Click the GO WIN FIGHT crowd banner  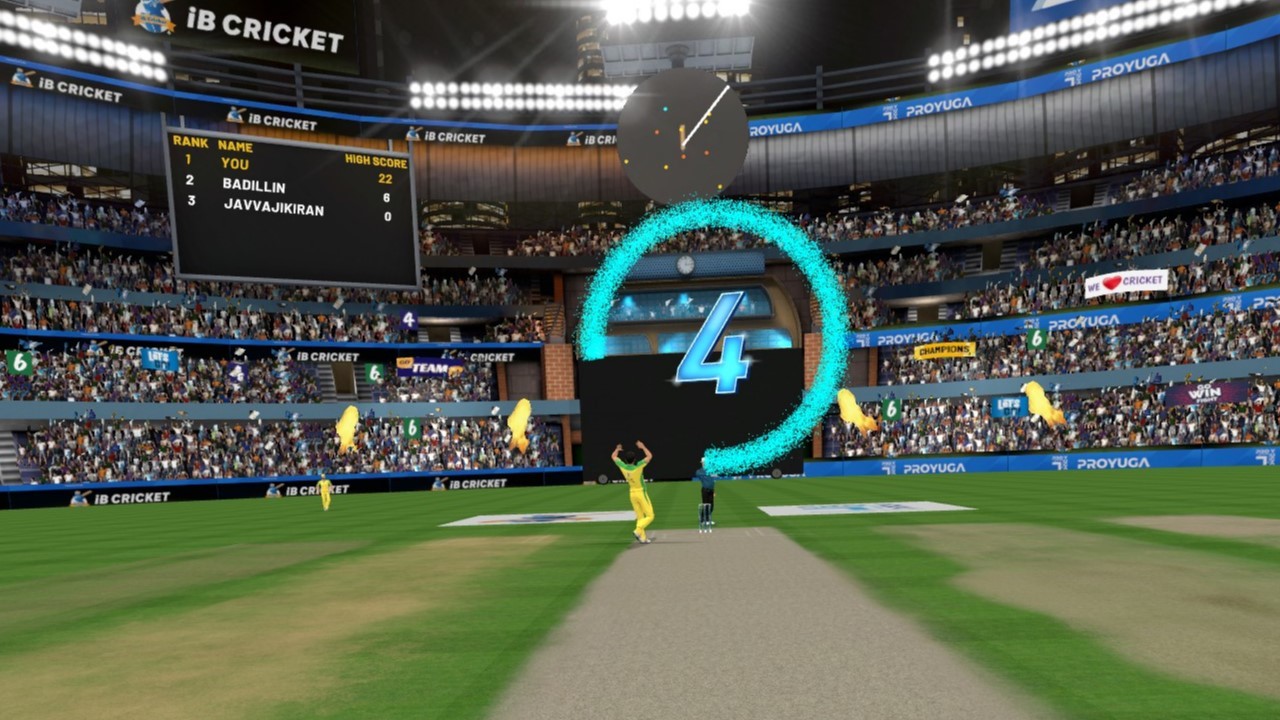coord(1205,392)
